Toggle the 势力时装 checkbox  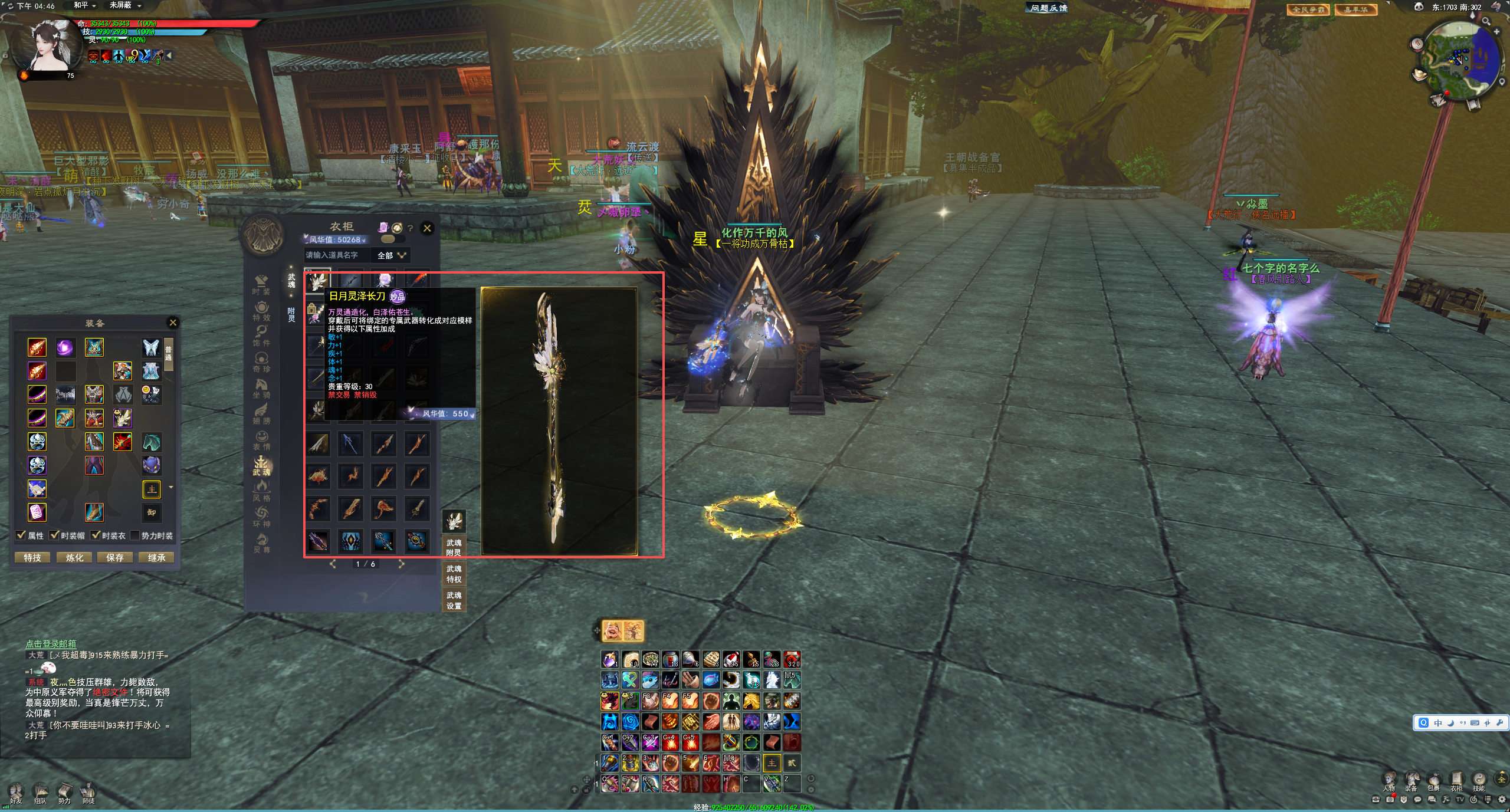tap(135, 535)
